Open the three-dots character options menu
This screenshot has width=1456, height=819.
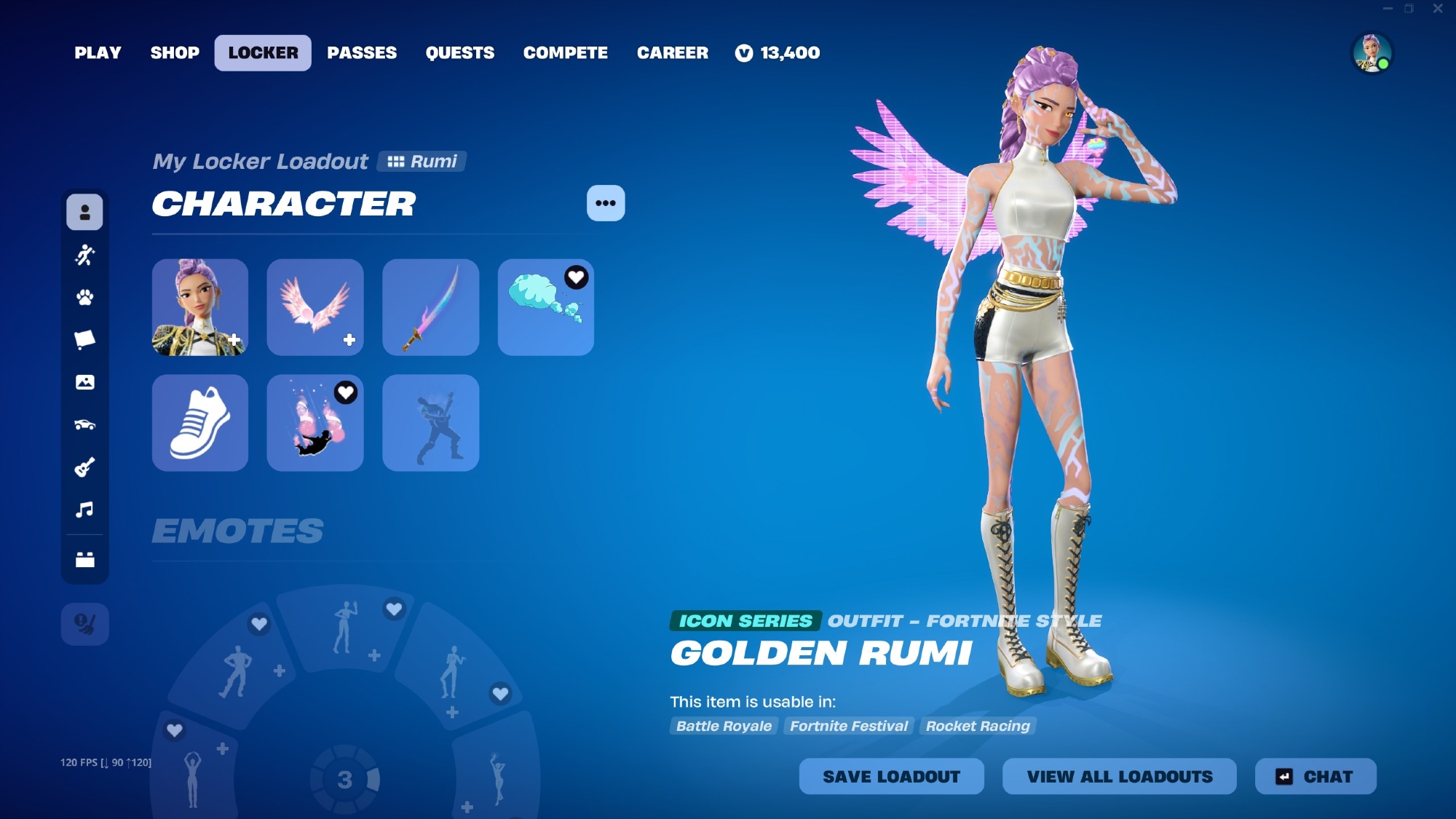click(x=606, y=203)
